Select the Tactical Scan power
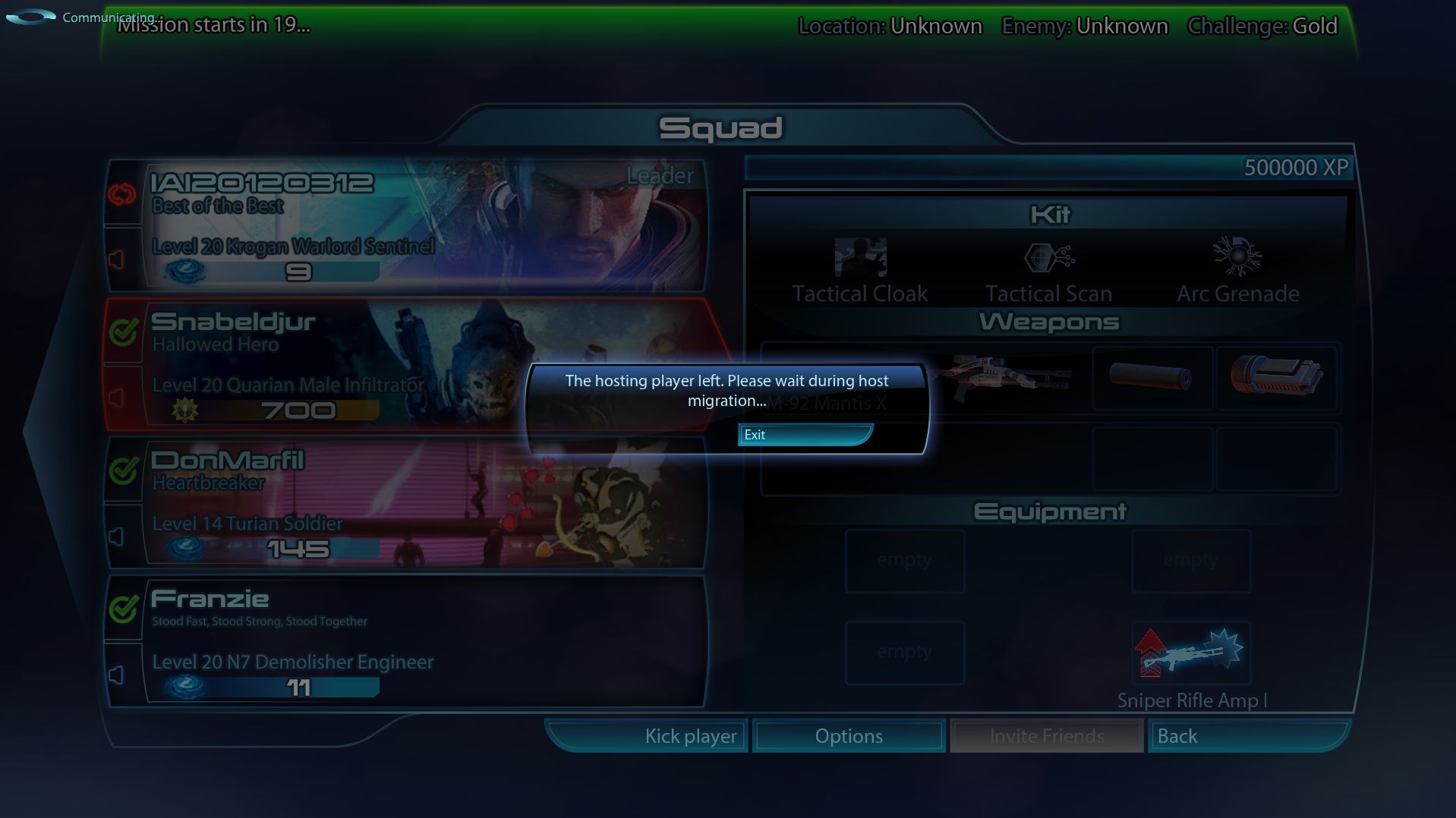Screen dimensions: 1456x818 coord(1048,271)
